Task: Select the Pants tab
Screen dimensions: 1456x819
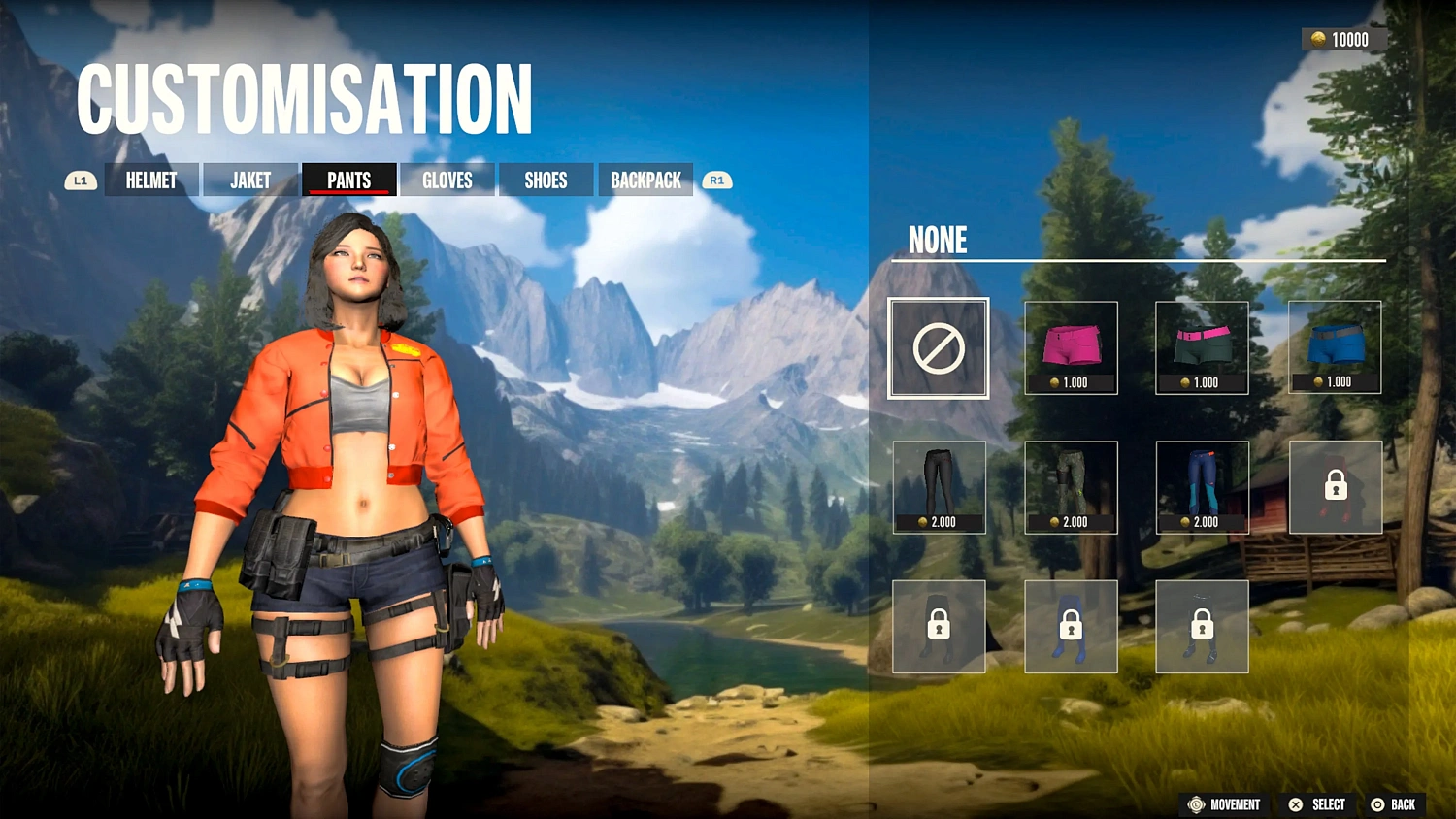Action: 349,180
